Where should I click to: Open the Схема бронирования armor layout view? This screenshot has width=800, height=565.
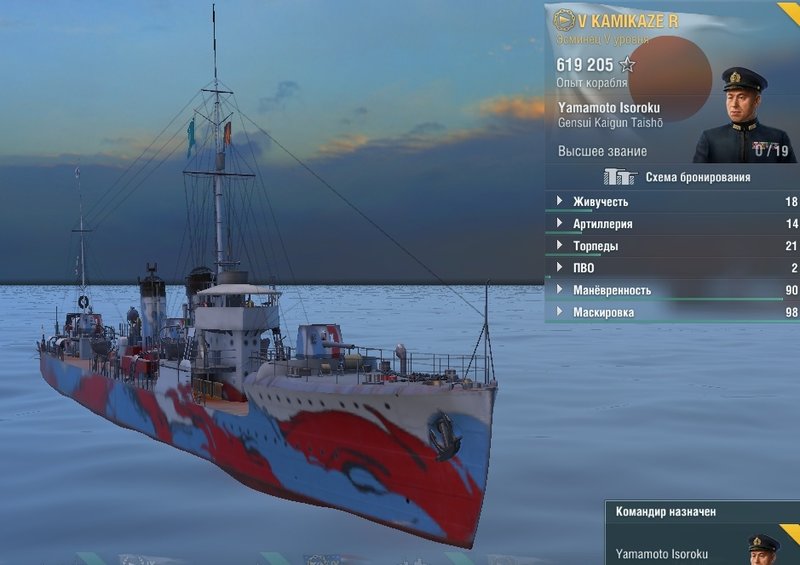(x=677, y=177)
